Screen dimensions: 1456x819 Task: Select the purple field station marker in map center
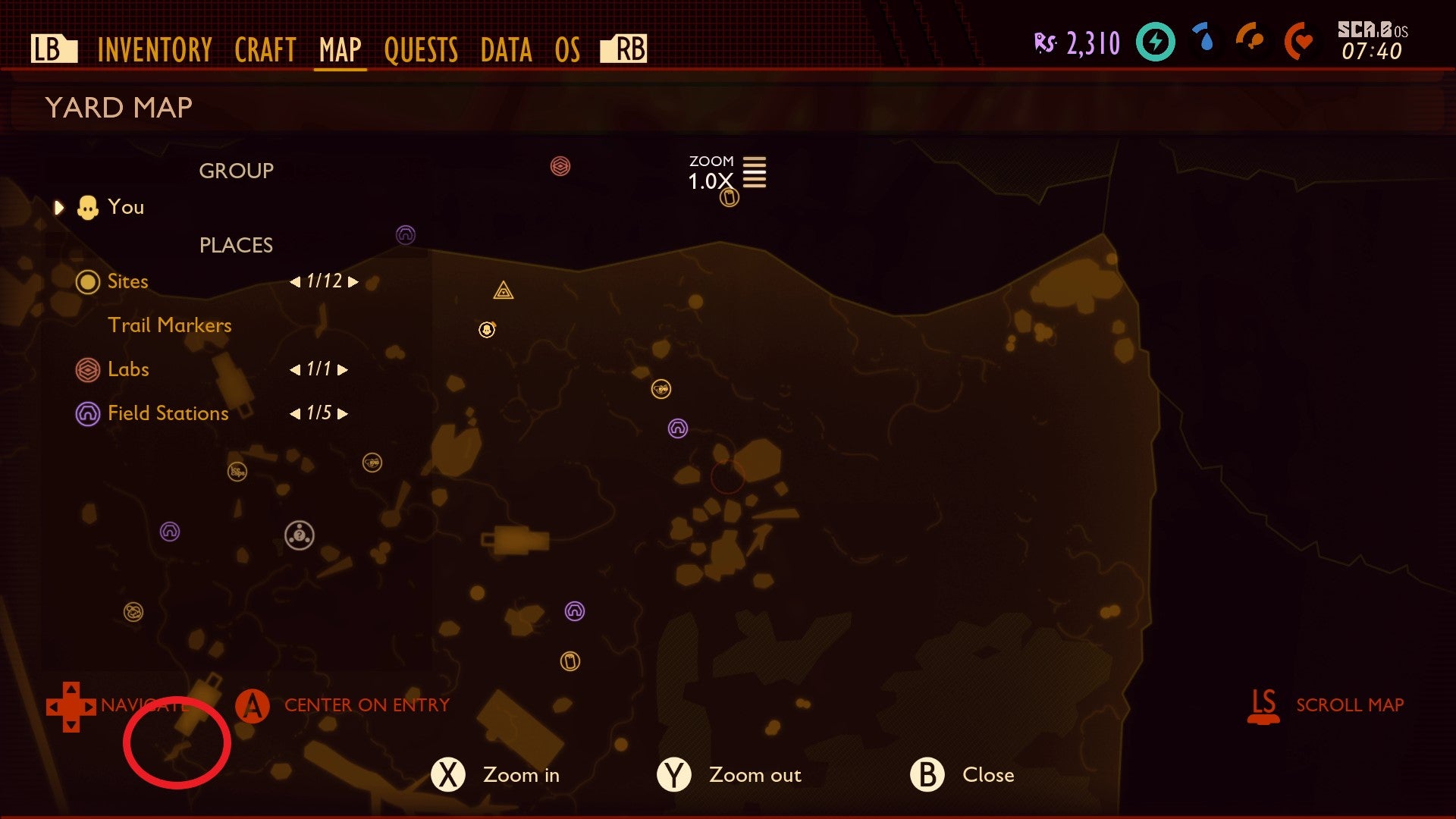pos(677,428)
